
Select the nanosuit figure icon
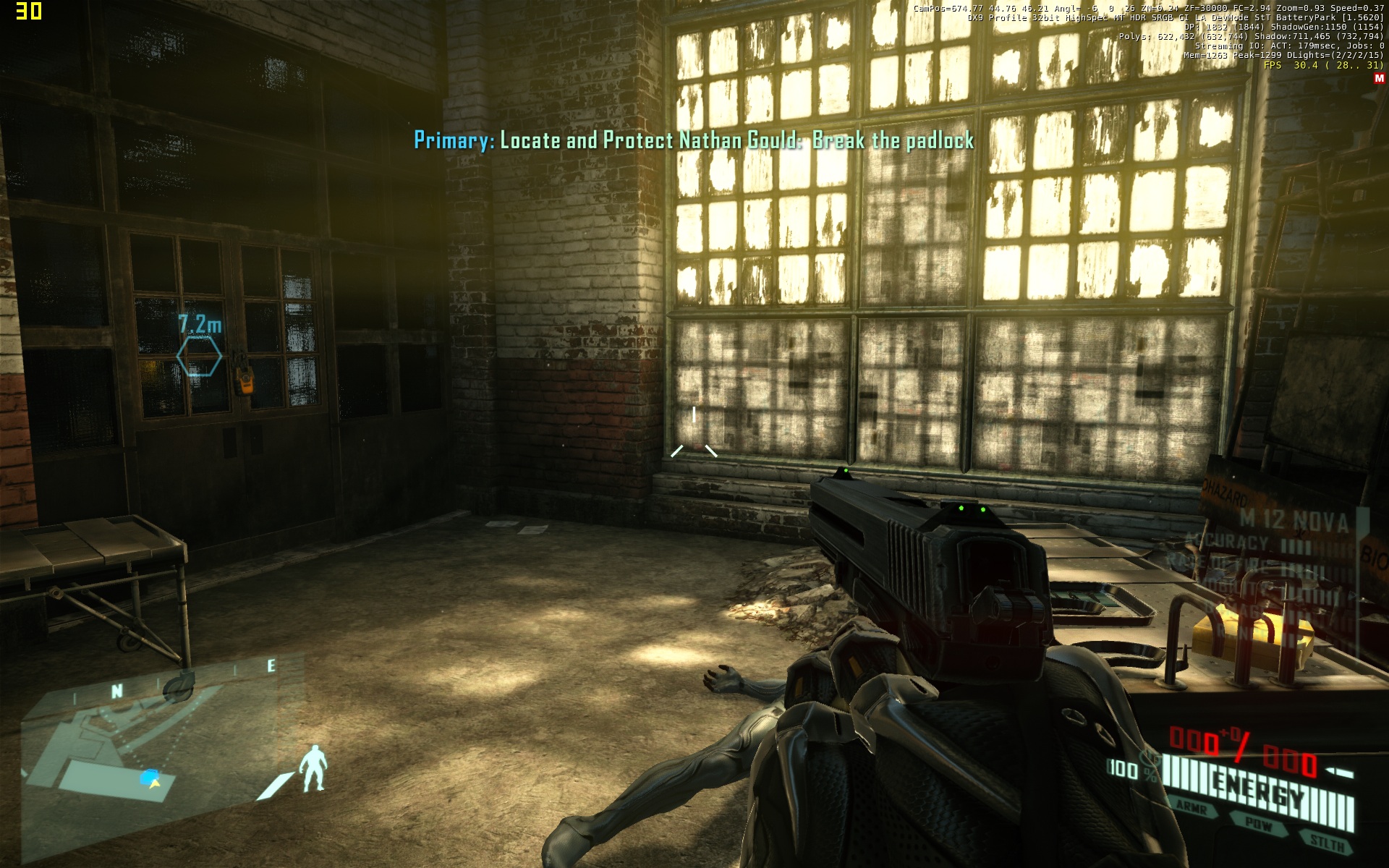[x=314, y=767]
